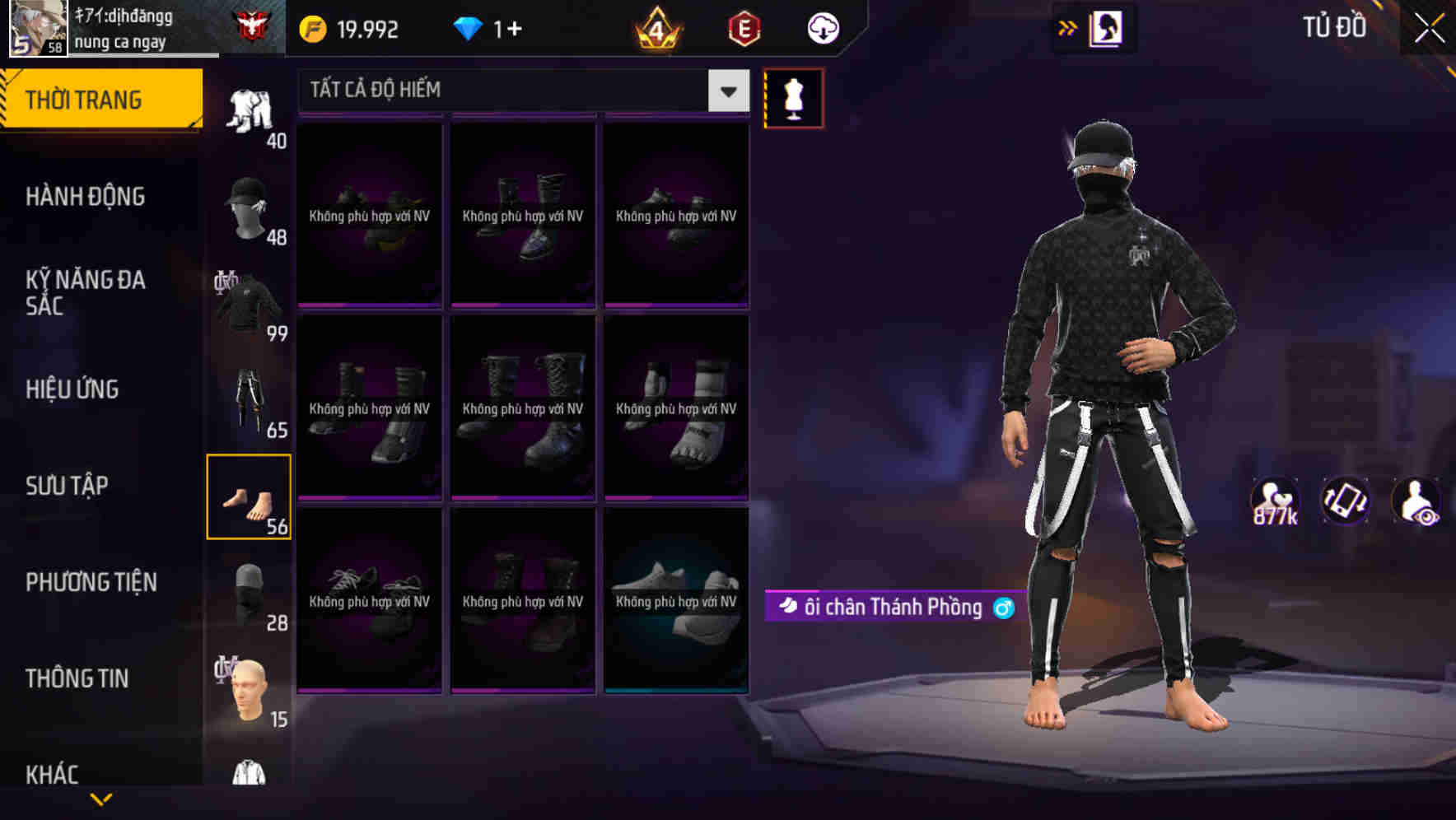Open the HÀNH ĐỘNG section
Screen dimensions: 1456x820
click(83, 196)
